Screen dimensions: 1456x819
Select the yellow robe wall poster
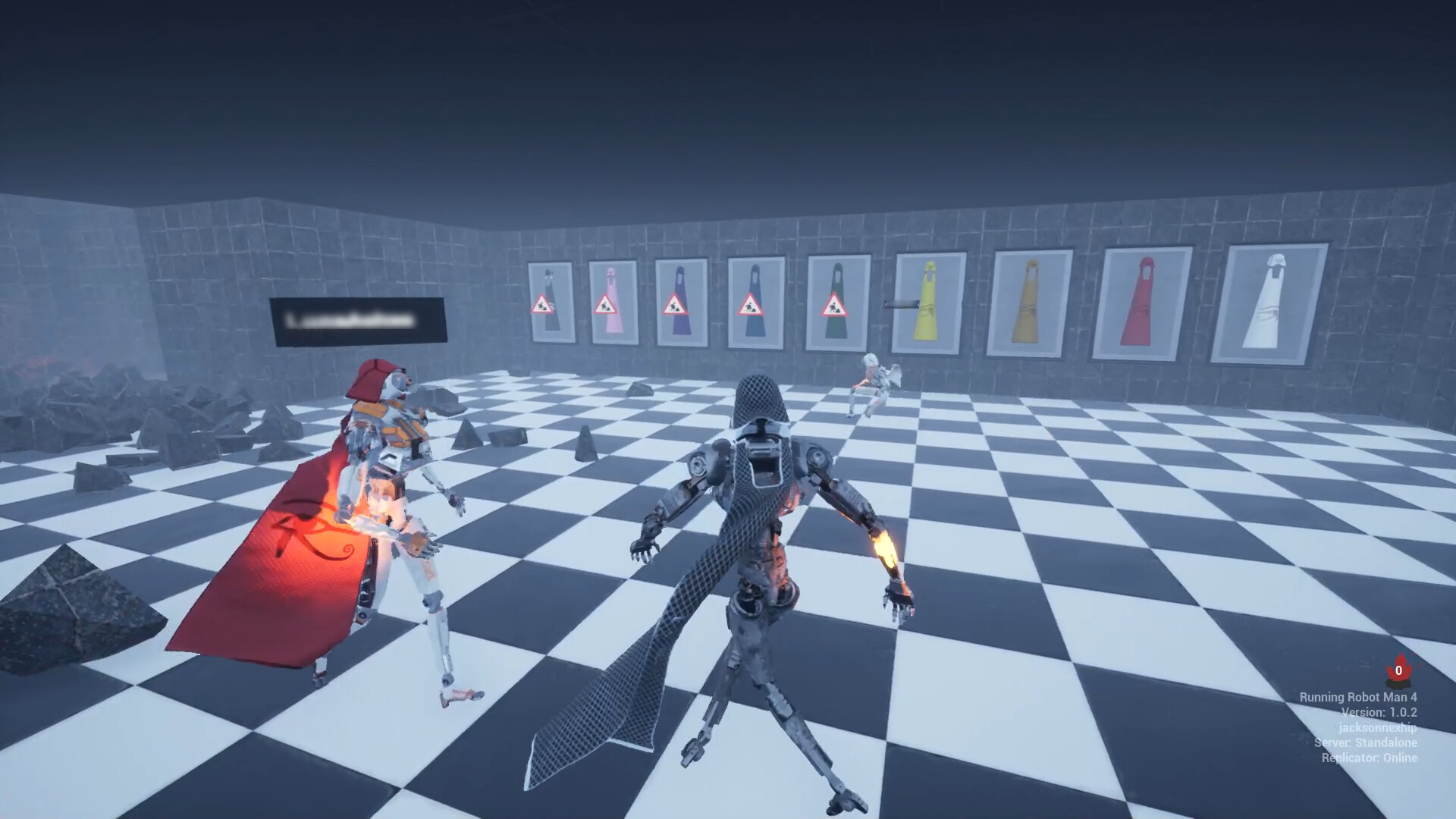[x=929, y=303]
